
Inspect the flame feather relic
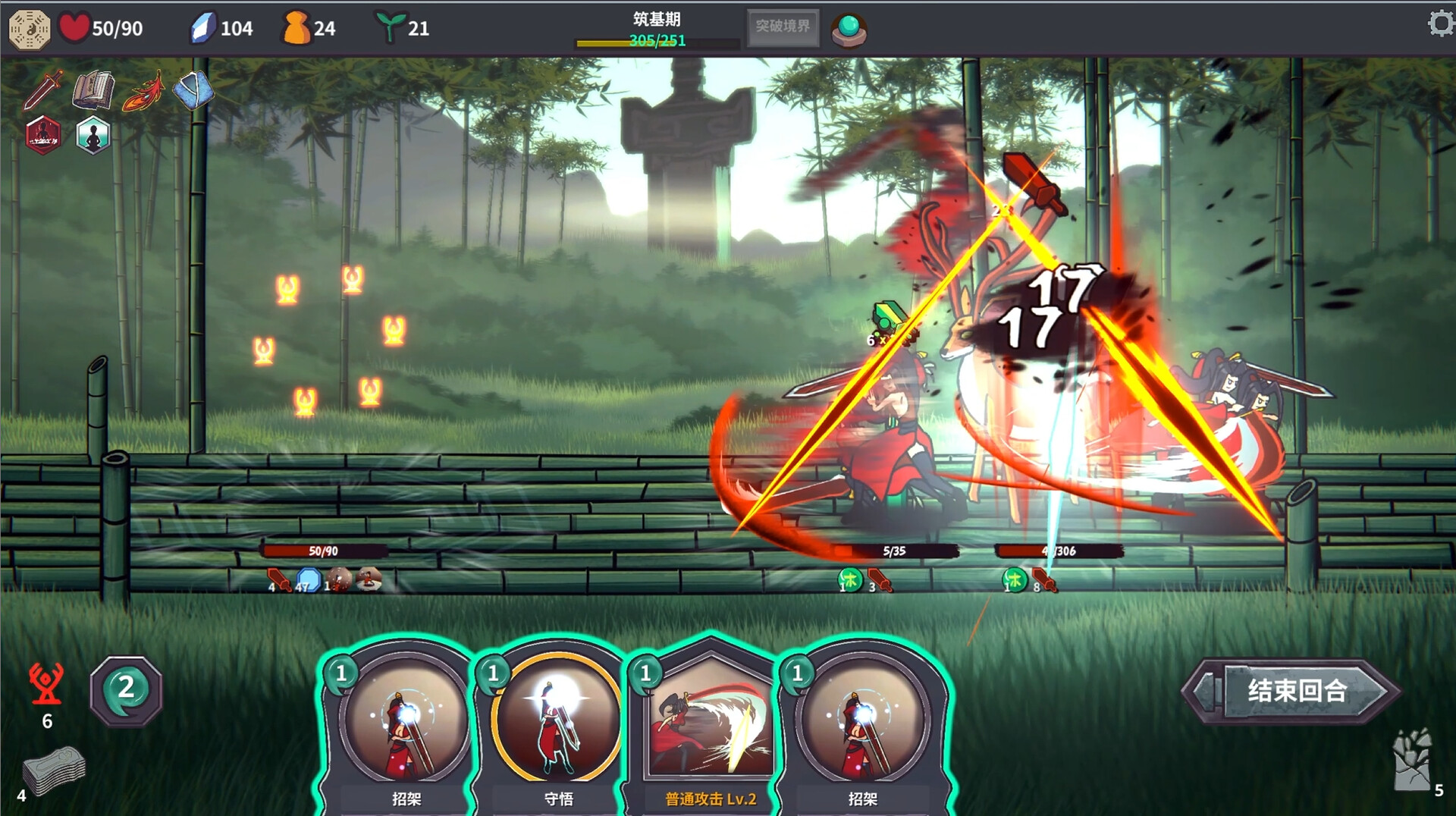coord(144,90)
